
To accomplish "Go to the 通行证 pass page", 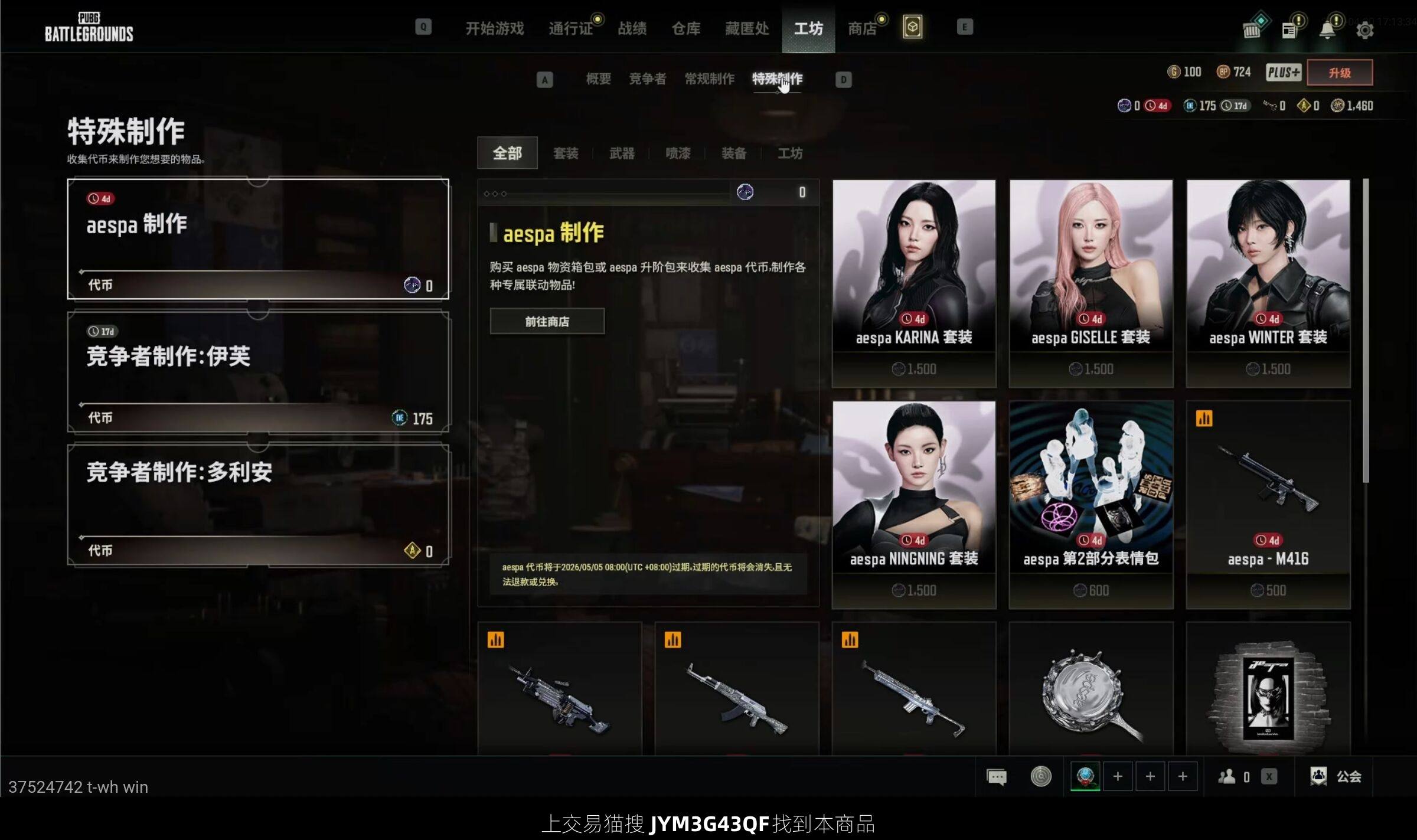I will (x=570, y=28).
